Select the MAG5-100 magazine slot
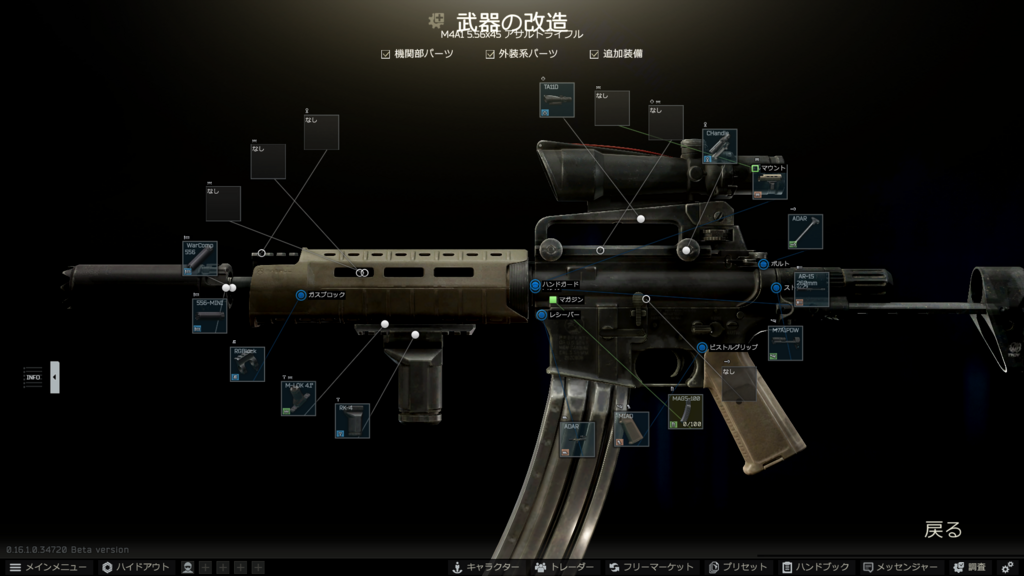1024x576 pixels. click(x=685, y=412)
